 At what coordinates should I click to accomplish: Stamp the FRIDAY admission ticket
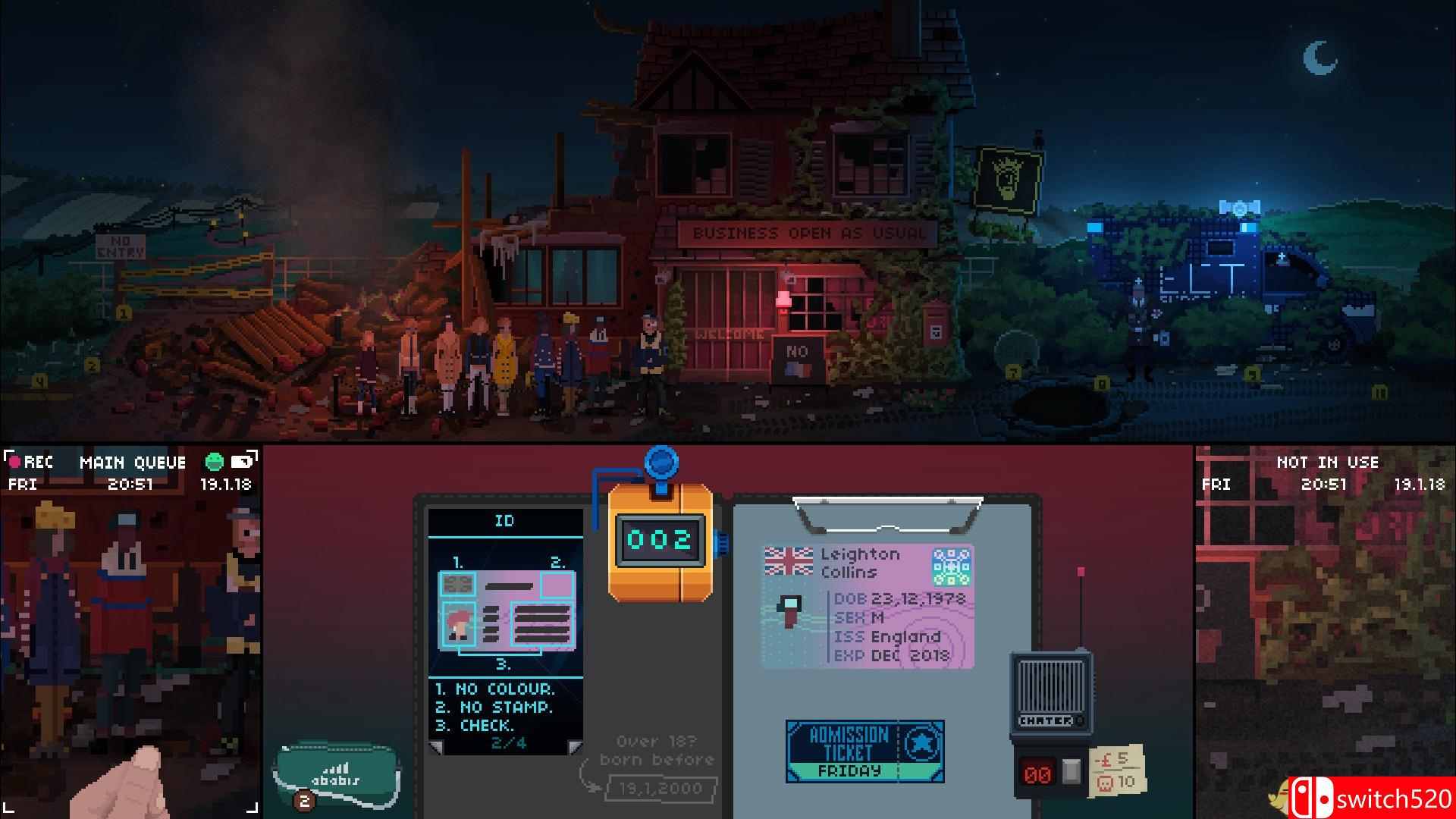(x=864, y=751)
